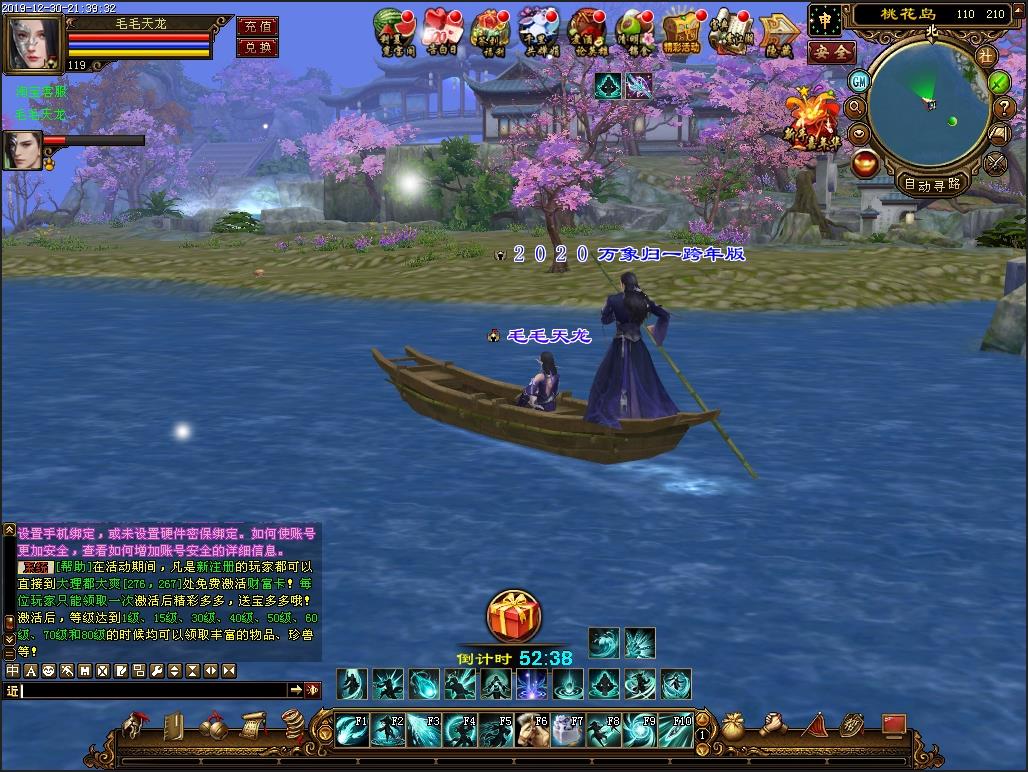Viewport: 1028px width, 772px height.
Task: Use the F10 hotbar skill
Action: click(x=676, y=729)
